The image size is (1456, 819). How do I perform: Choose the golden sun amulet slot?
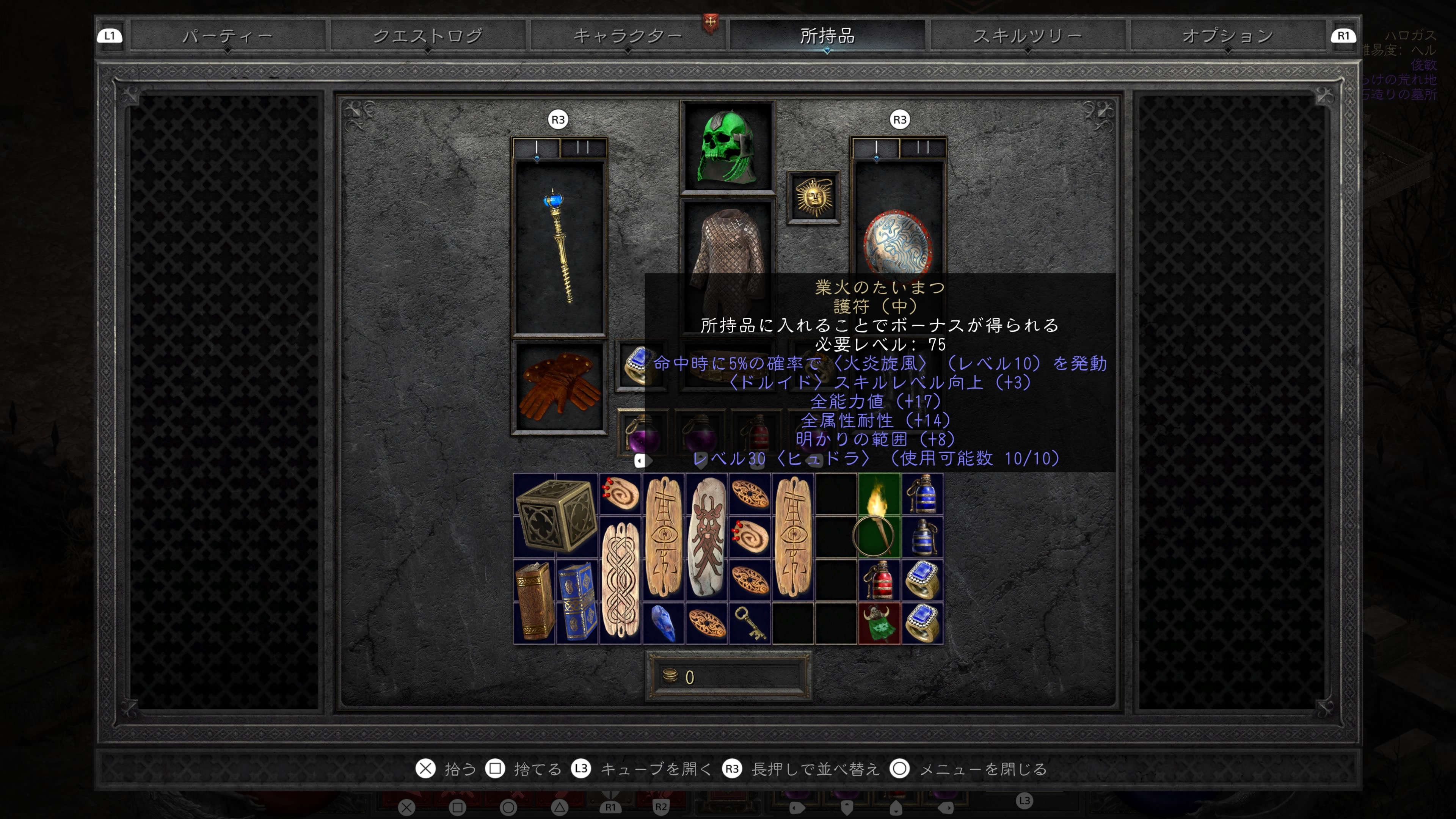(x=813, y=197)
